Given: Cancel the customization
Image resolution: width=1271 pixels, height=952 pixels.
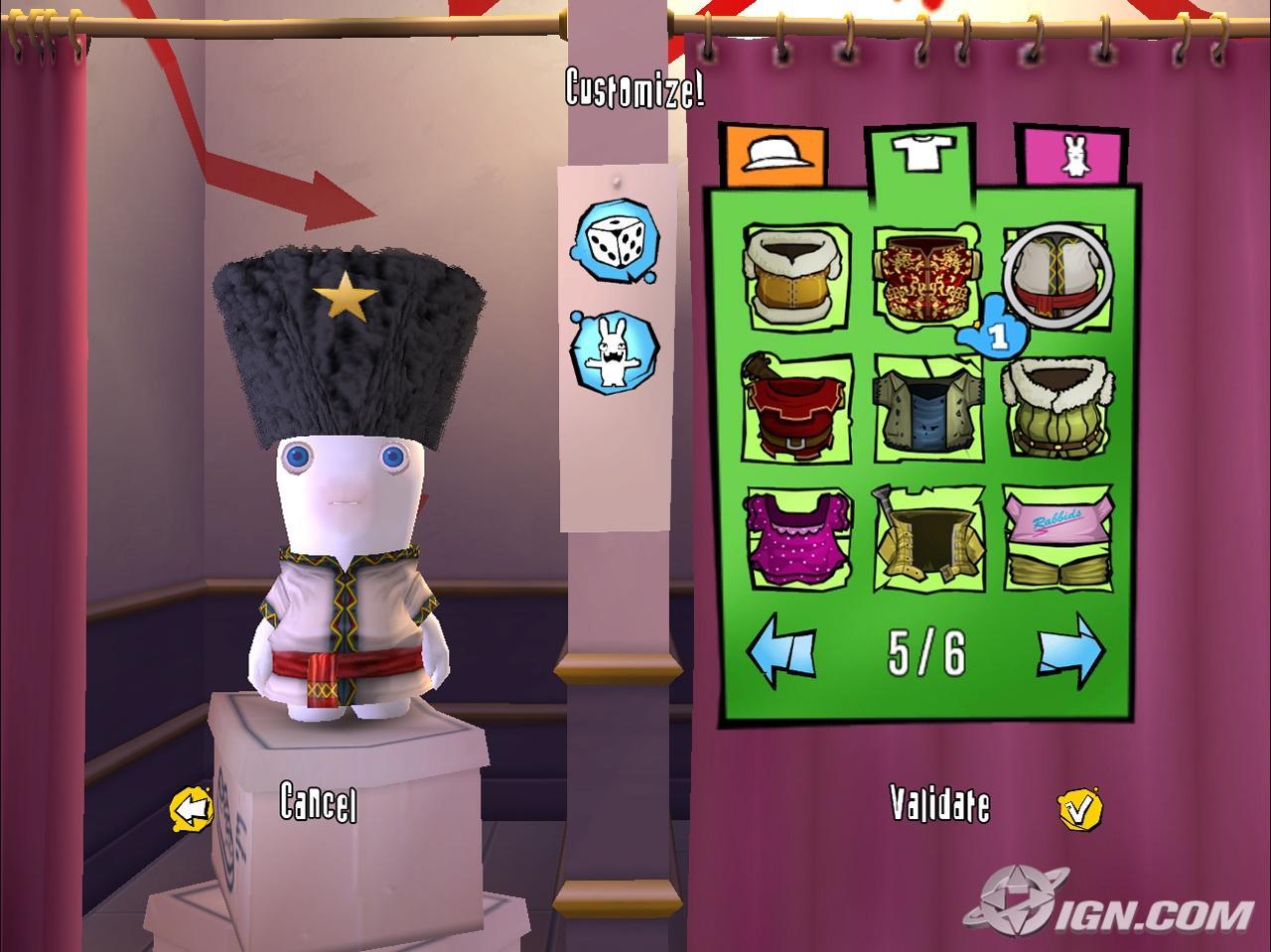Looking at the screenshot, I should pyautogui.click(x=318, y=802).
